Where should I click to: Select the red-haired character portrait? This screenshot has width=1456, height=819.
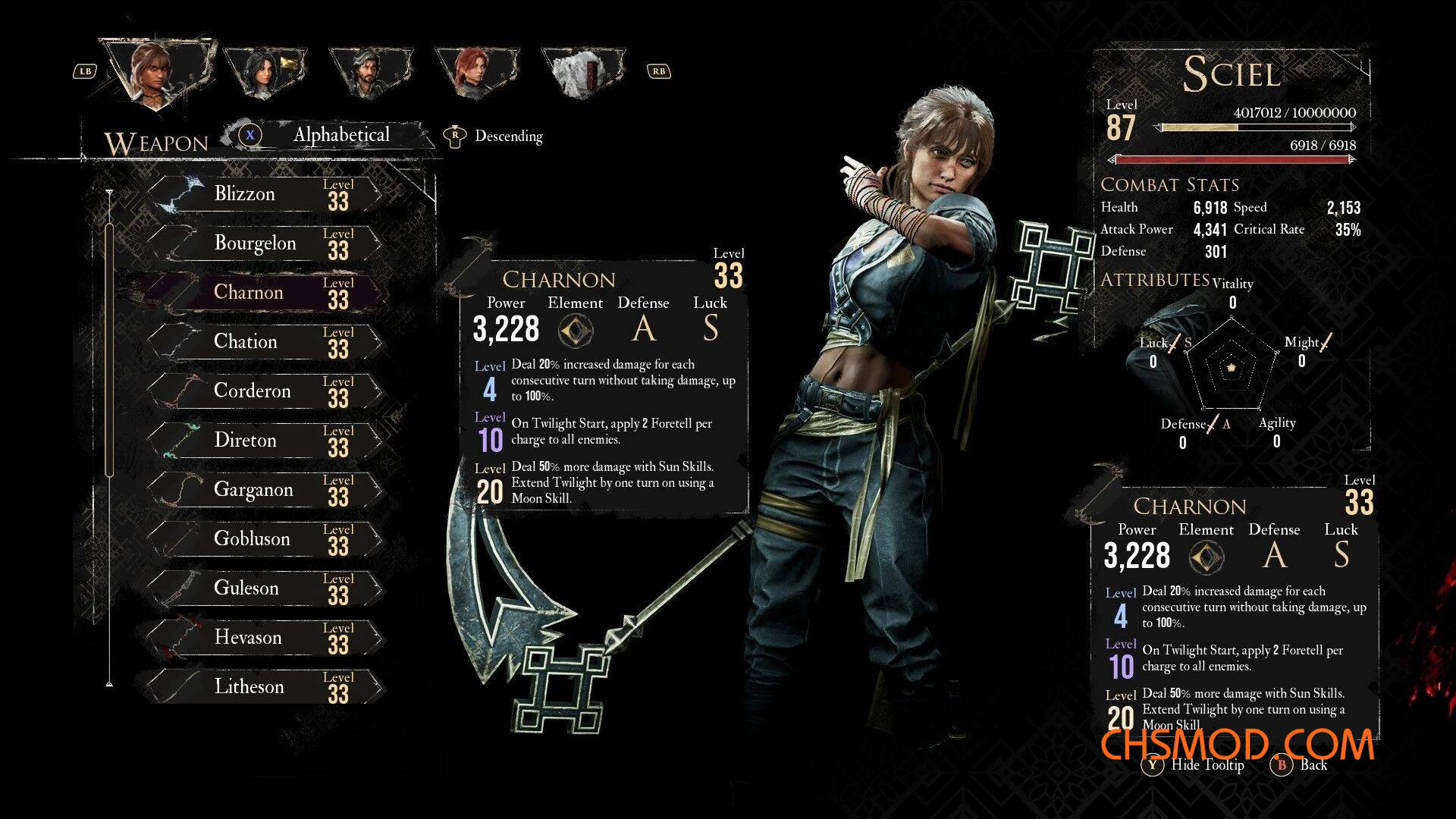tap(476, 72)
